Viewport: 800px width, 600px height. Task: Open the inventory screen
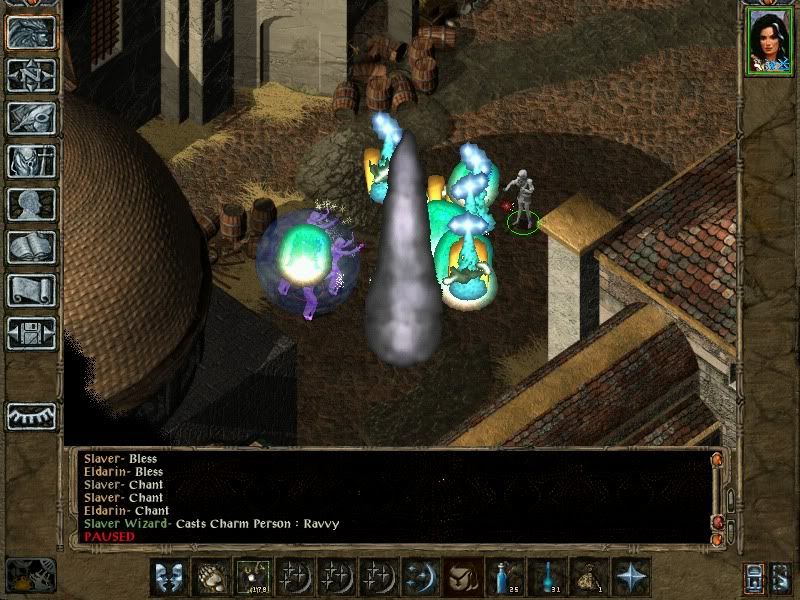point(32,161)
